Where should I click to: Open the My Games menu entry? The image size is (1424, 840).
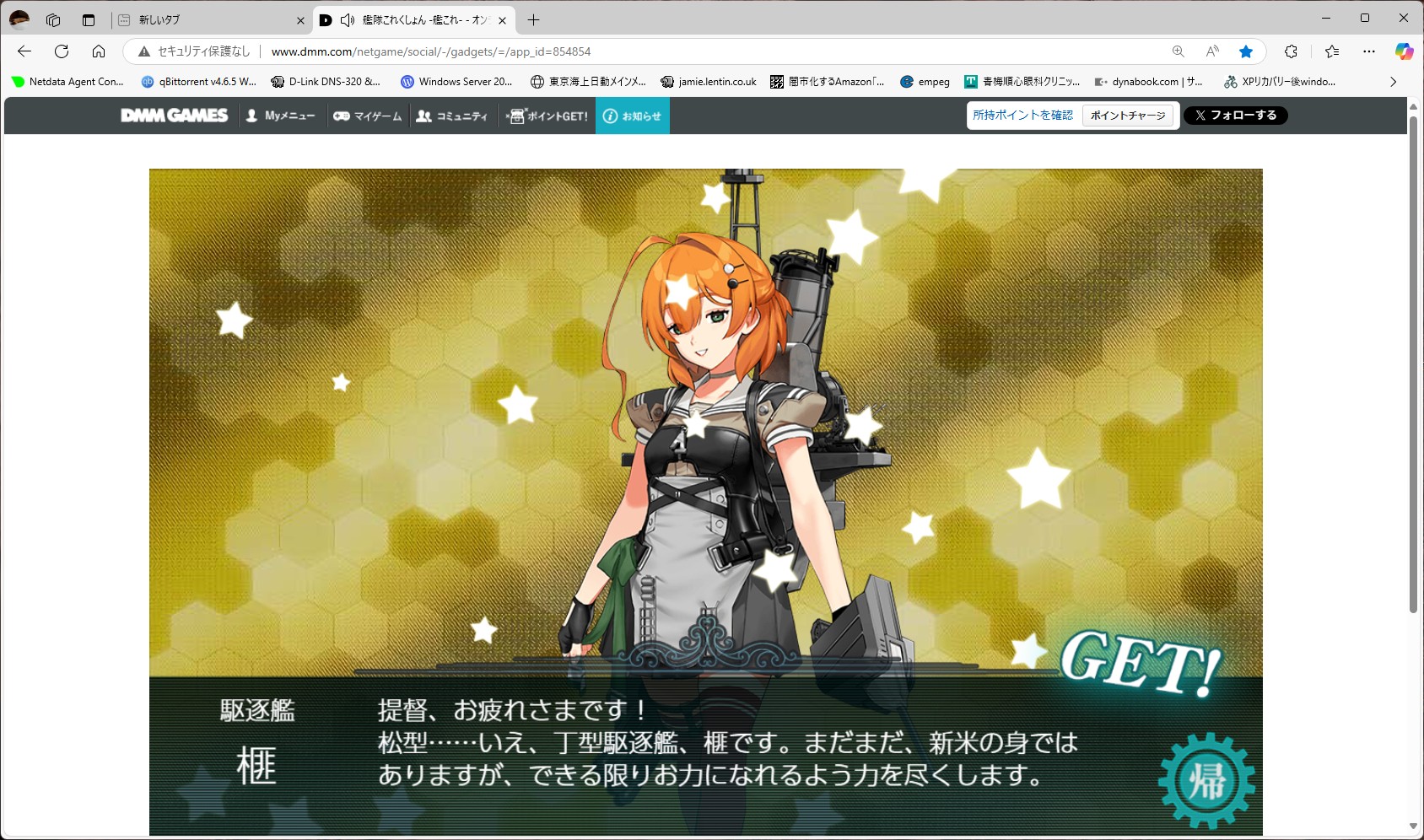point(368,116)
